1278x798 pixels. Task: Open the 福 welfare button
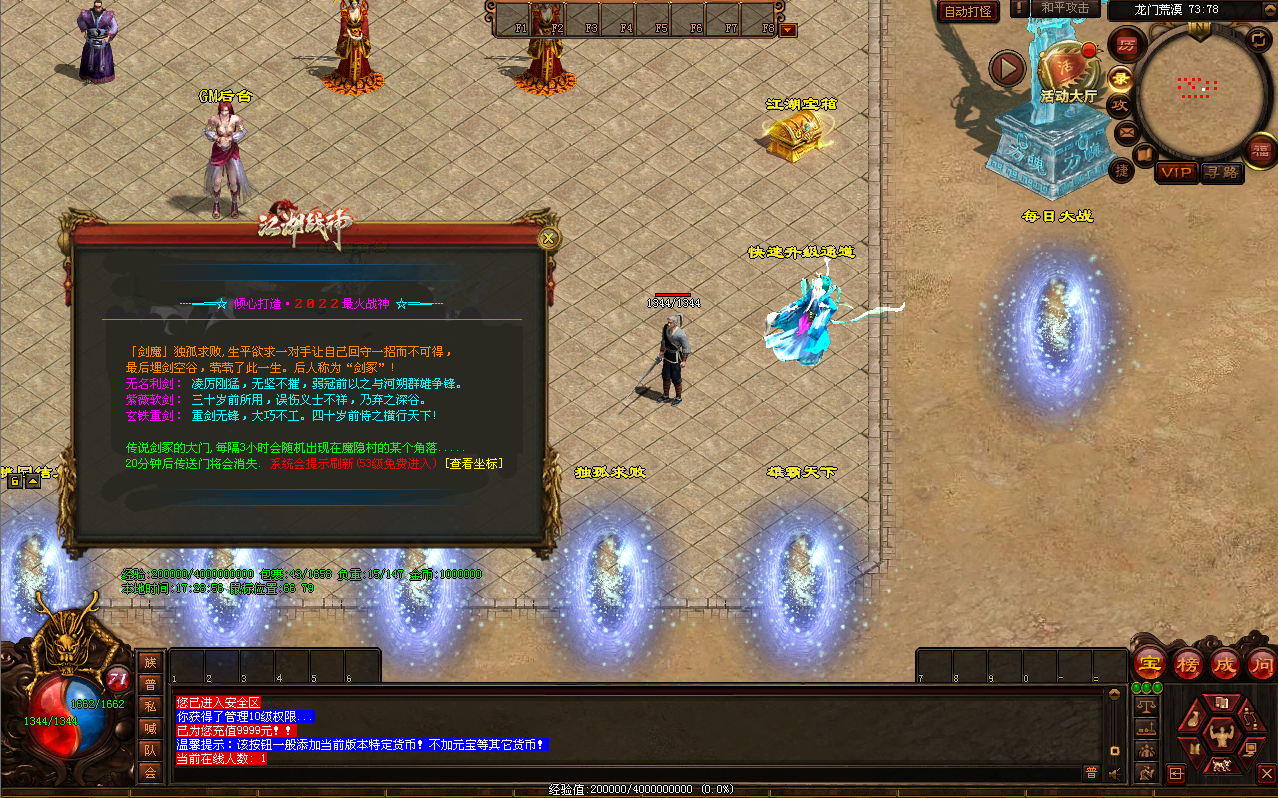coord(1262,150)
